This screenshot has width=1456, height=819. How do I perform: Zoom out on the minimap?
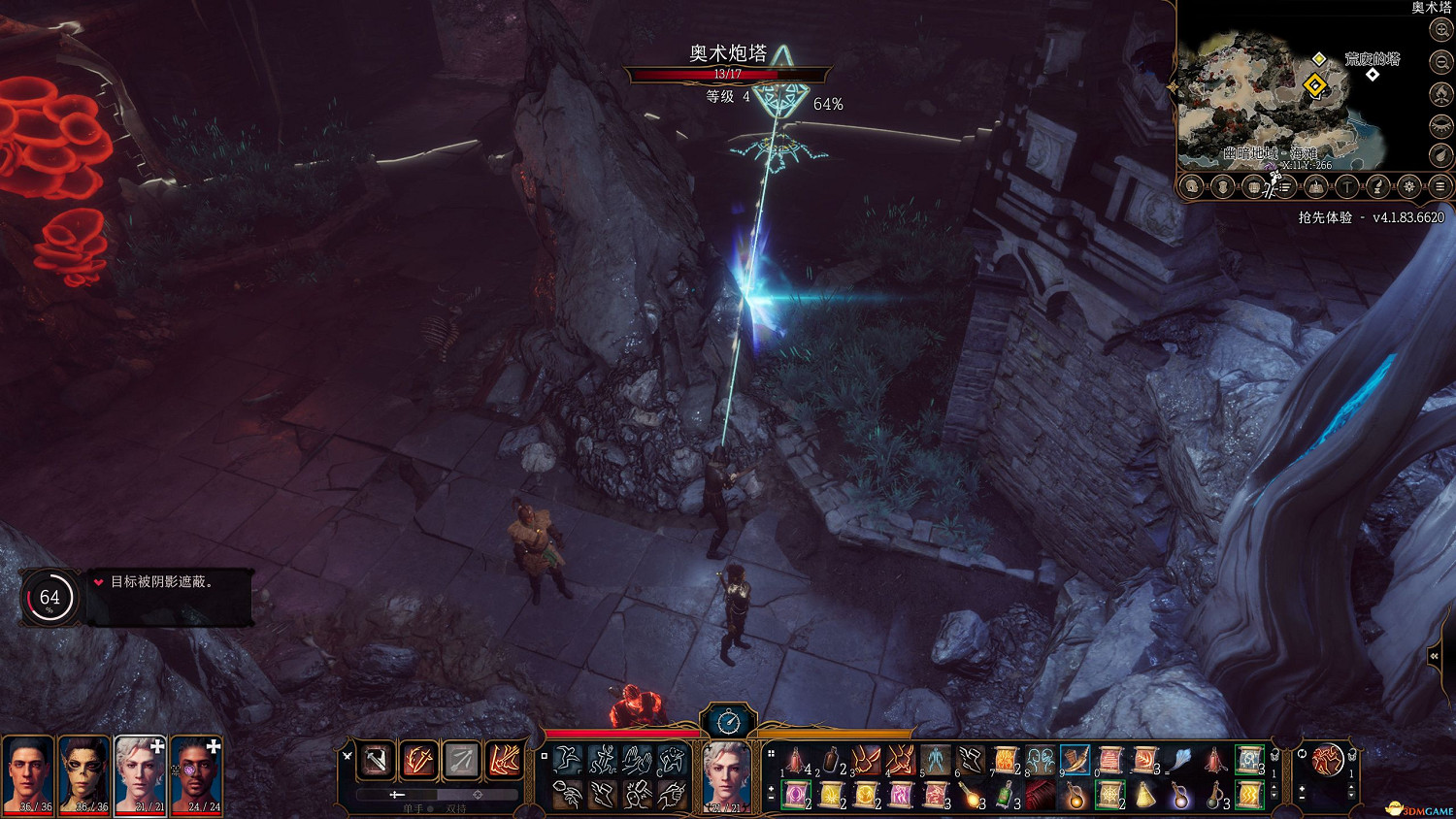pyautogui.click(x=1441, y=62)
